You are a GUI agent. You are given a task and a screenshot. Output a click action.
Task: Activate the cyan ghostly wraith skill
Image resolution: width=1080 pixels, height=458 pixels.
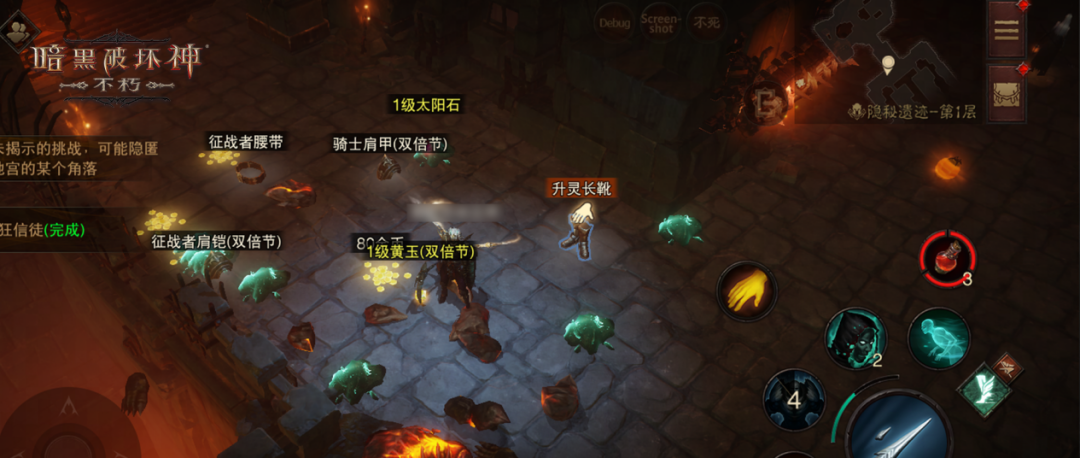[x=938, y=338]
